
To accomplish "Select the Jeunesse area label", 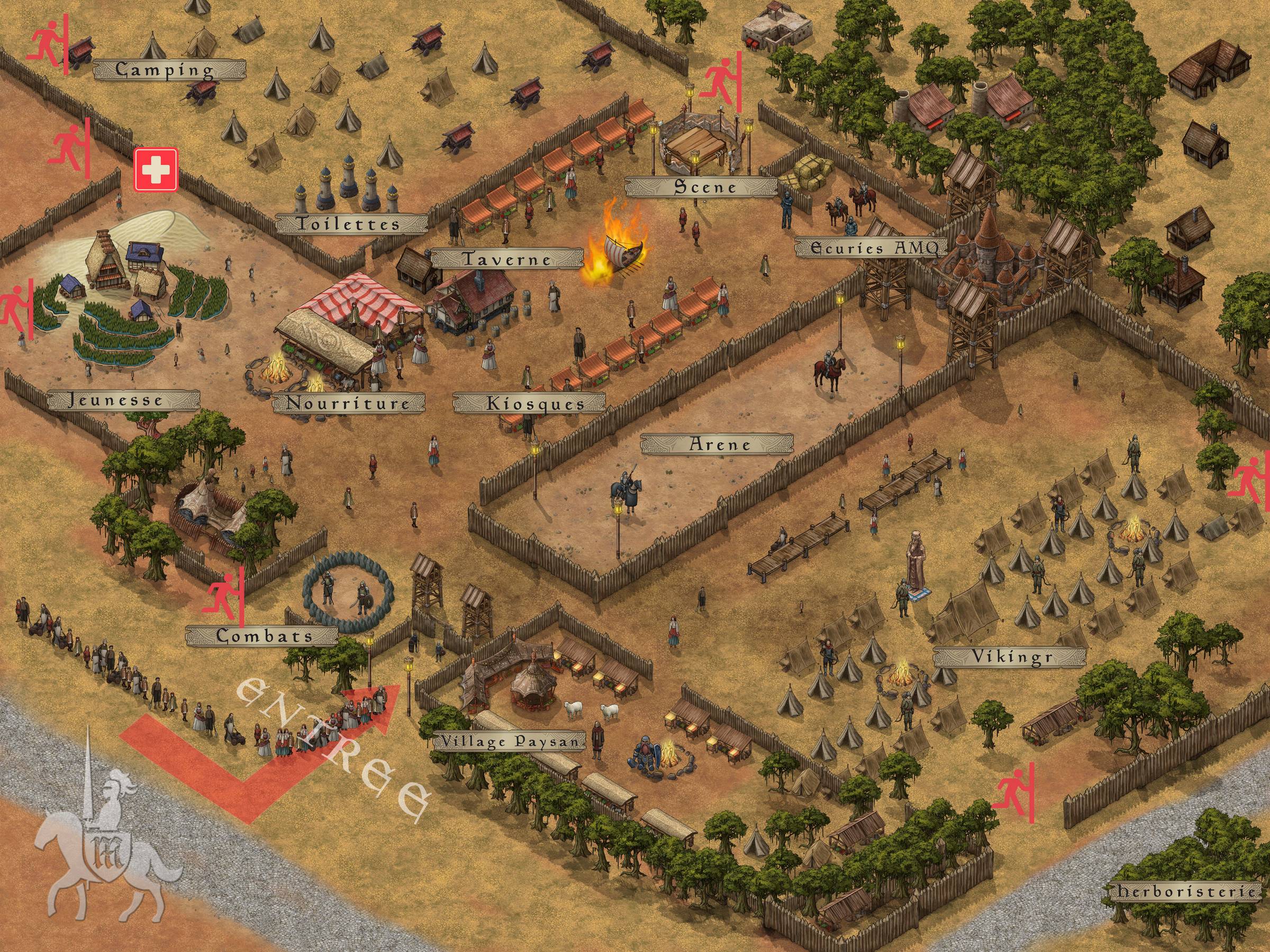I will (x=123, y=399).
